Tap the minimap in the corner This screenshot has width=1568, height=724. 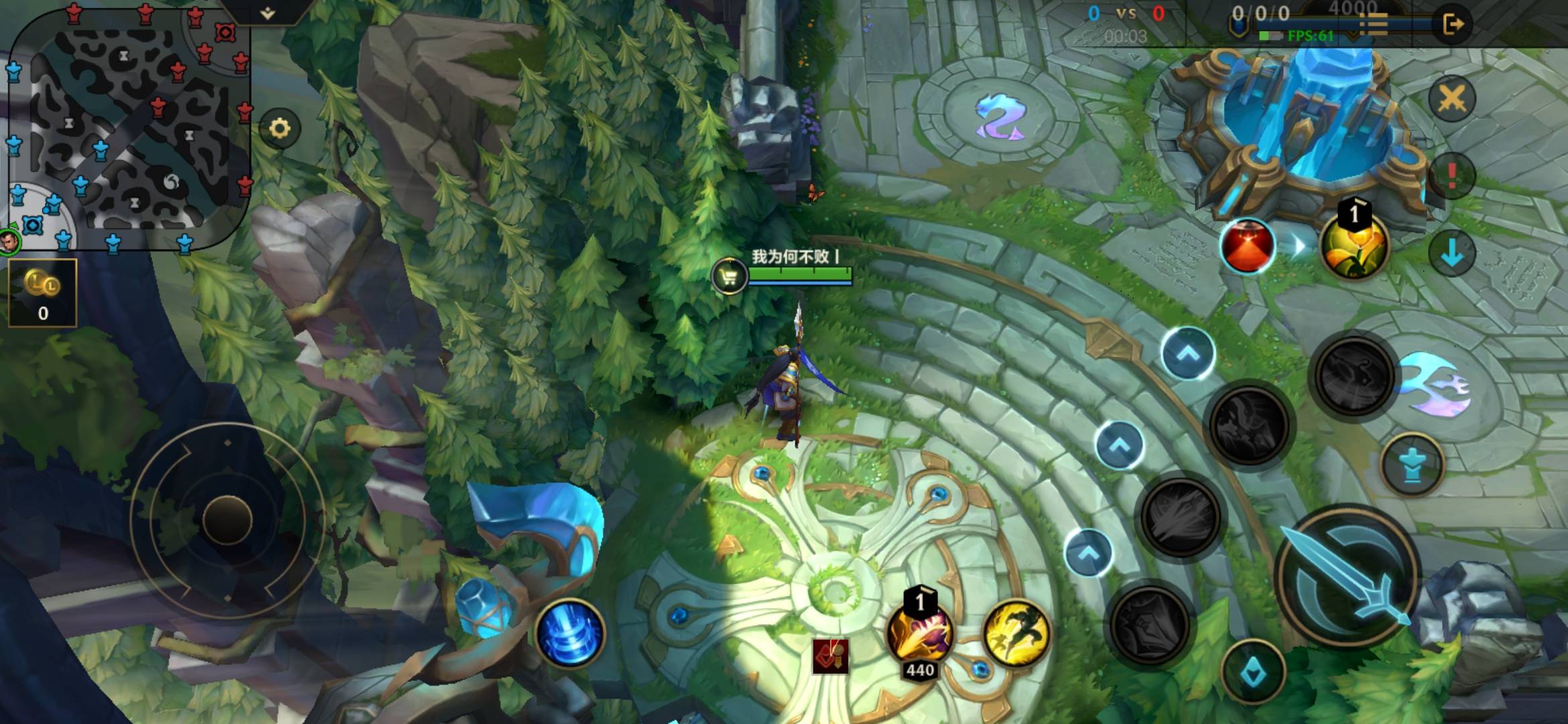(x=127, y=127)
